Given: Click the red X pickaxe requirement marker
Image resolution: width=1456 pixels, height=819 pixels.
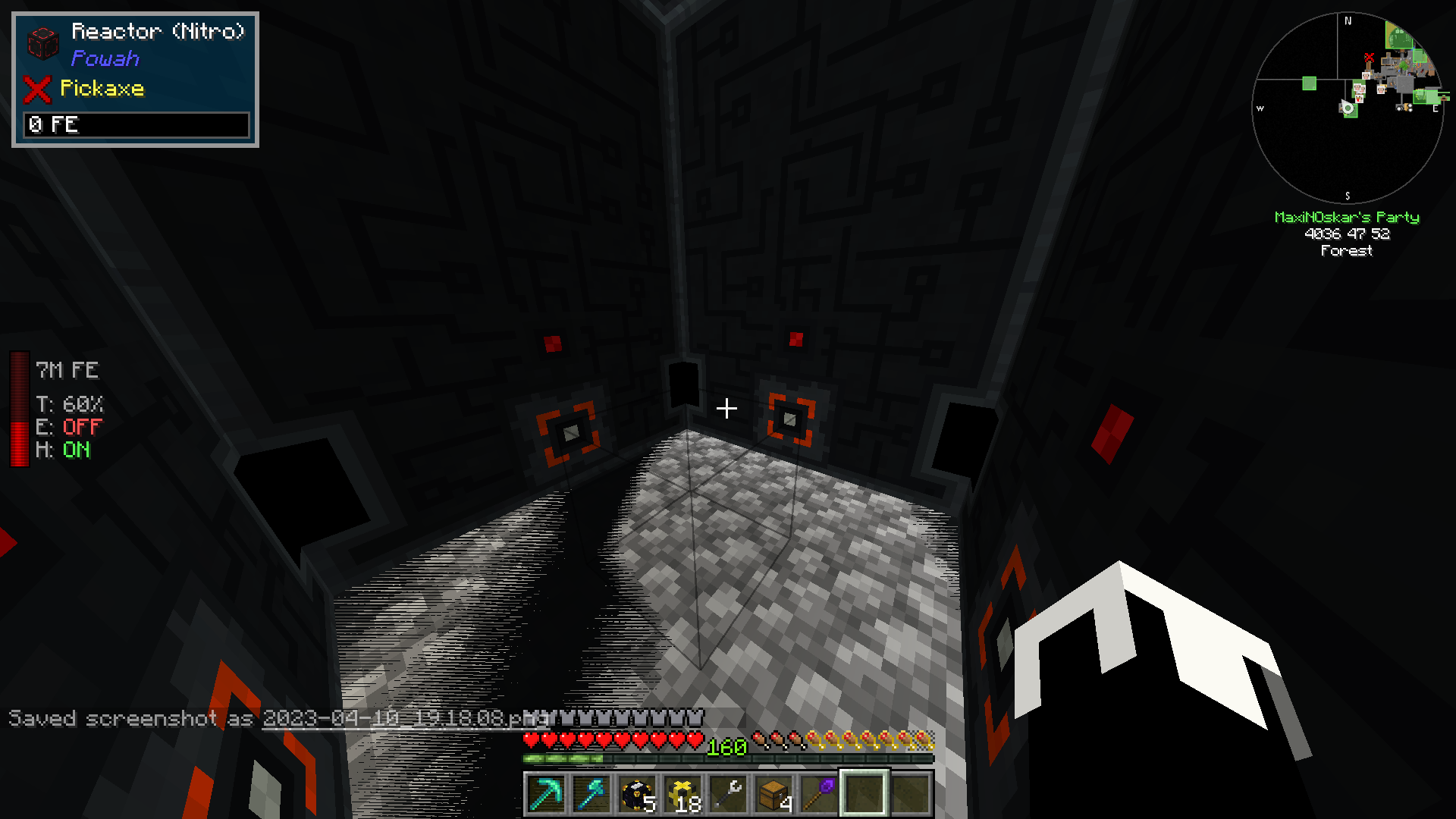Looking at the screenshot, I should 37,89.
